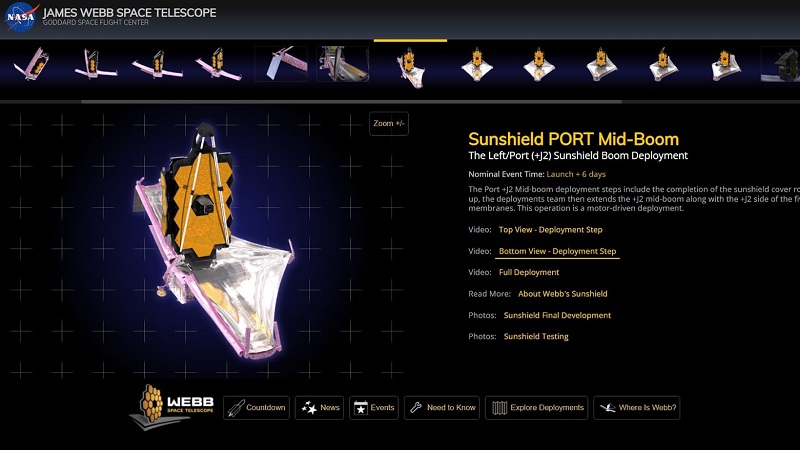Click the NASA logo
The image size is (800, 450).
21,18
